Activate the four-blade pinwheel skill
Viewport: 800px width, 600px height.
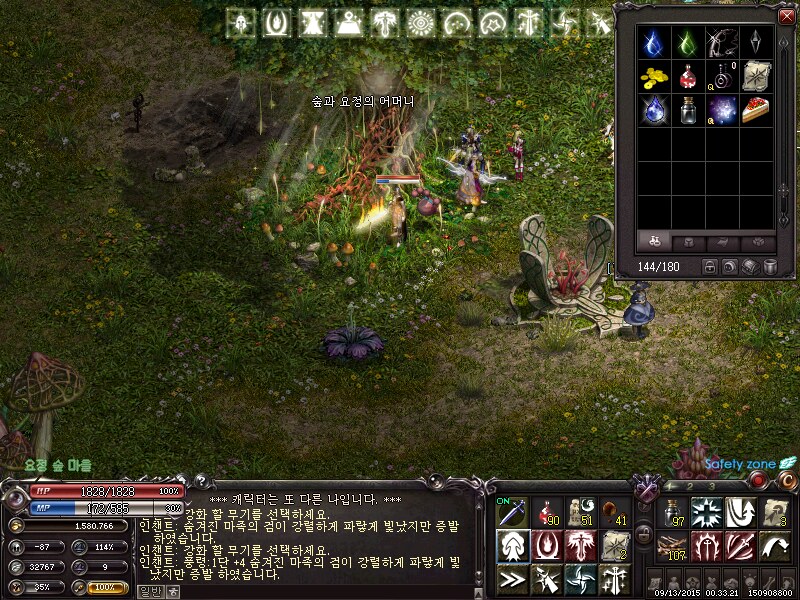click(x=580, y=578)
